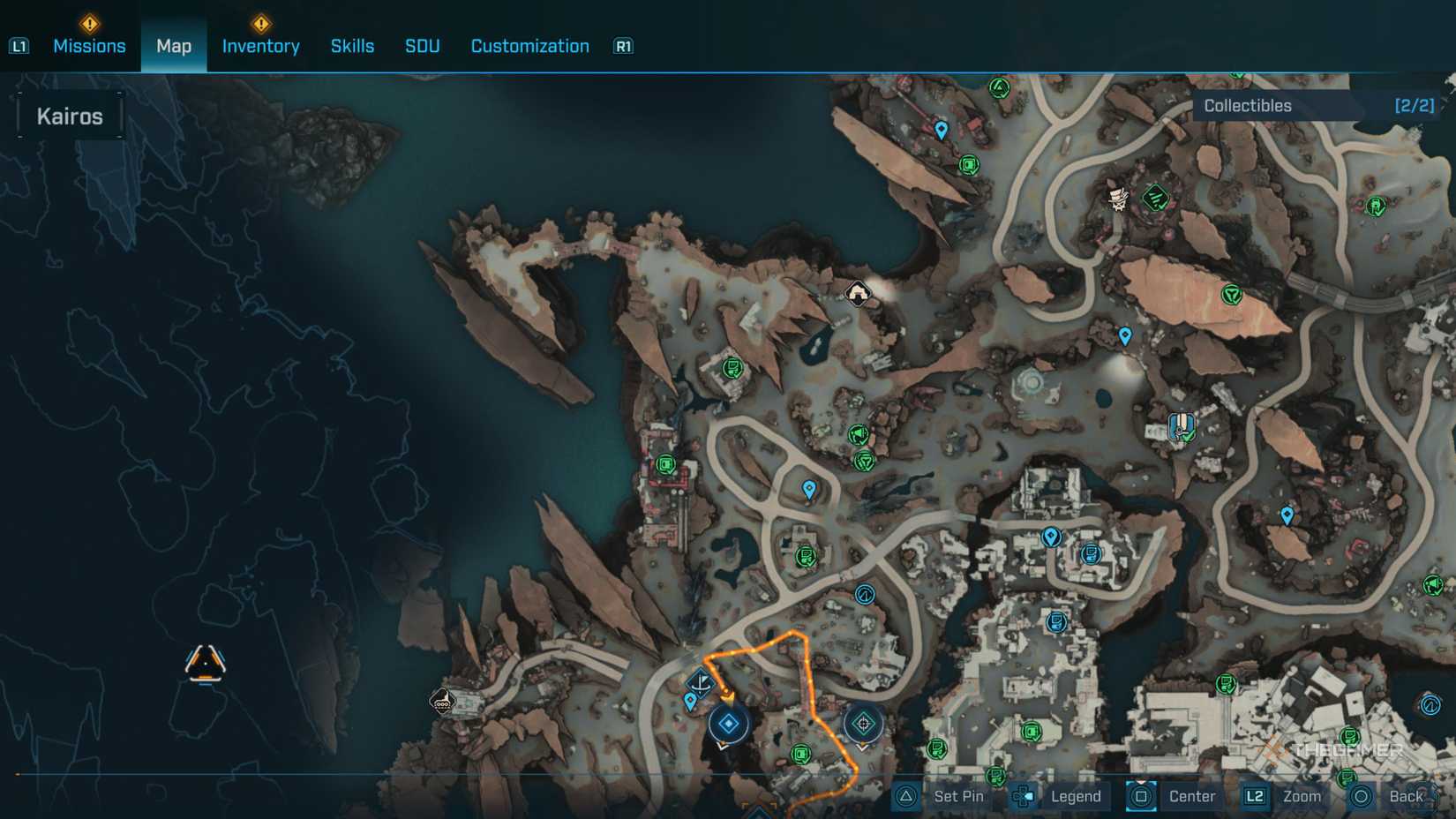1456x819 pixels.
Task: Select the Skills tab
Action: point(352,46)
